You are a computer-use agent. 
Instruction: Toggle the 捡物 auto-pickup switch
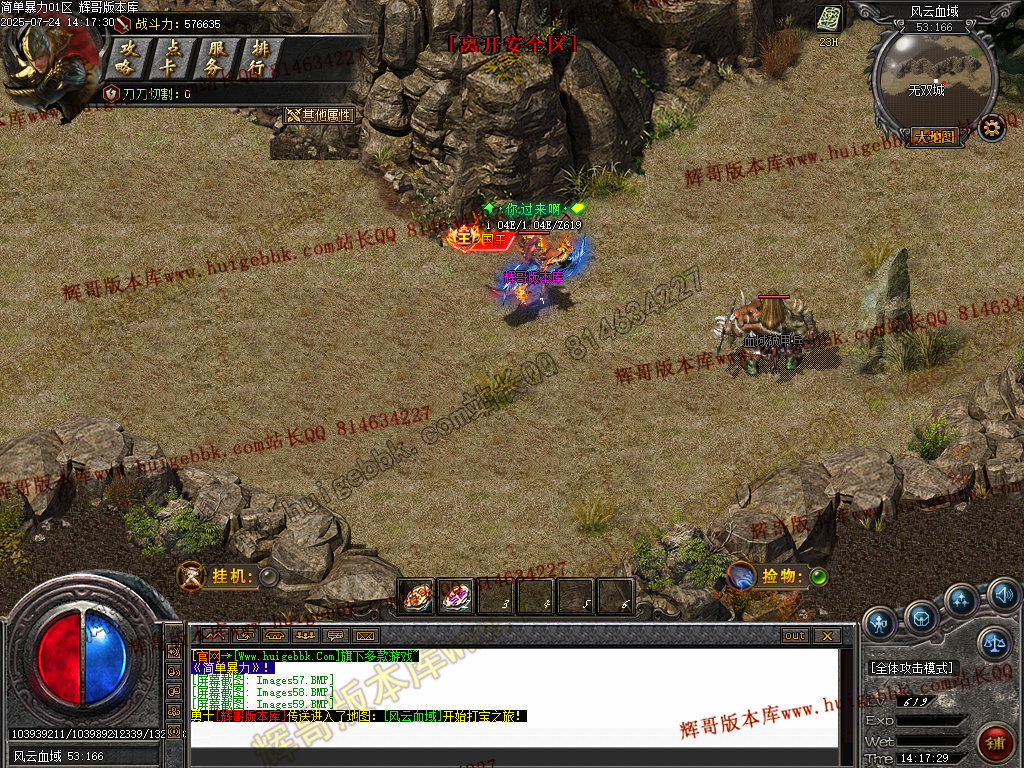[819, 576]
